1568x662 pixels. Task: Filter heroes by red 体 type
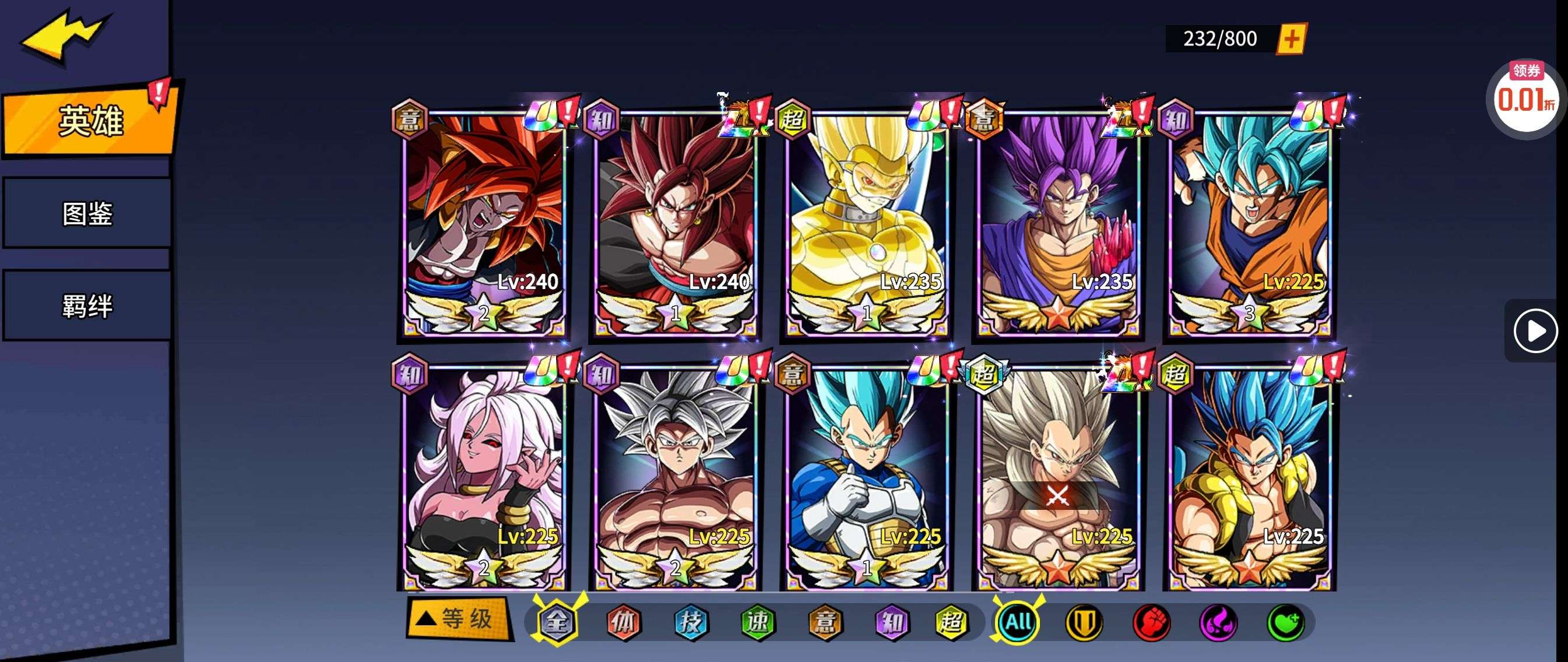(x=623, y=622)
